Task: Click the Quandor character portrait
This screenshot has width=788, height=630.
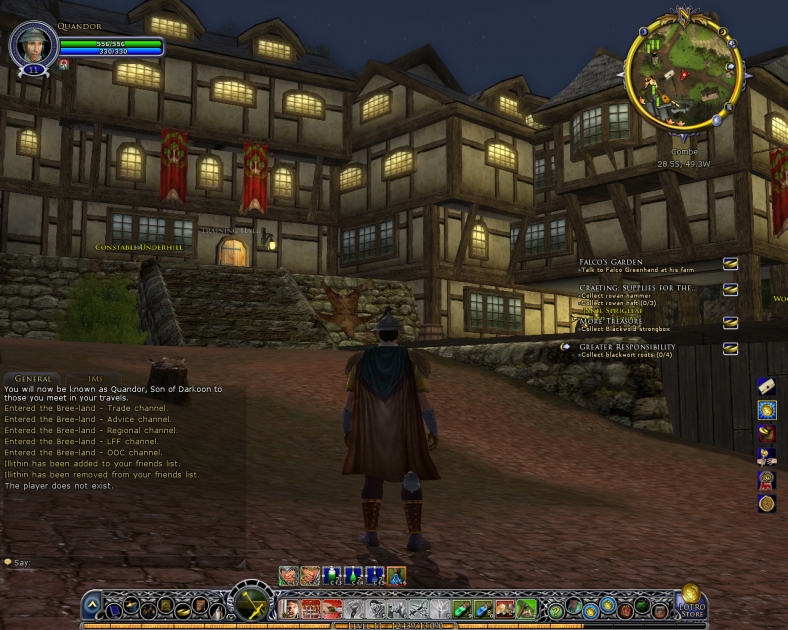Action: [32, 45]
